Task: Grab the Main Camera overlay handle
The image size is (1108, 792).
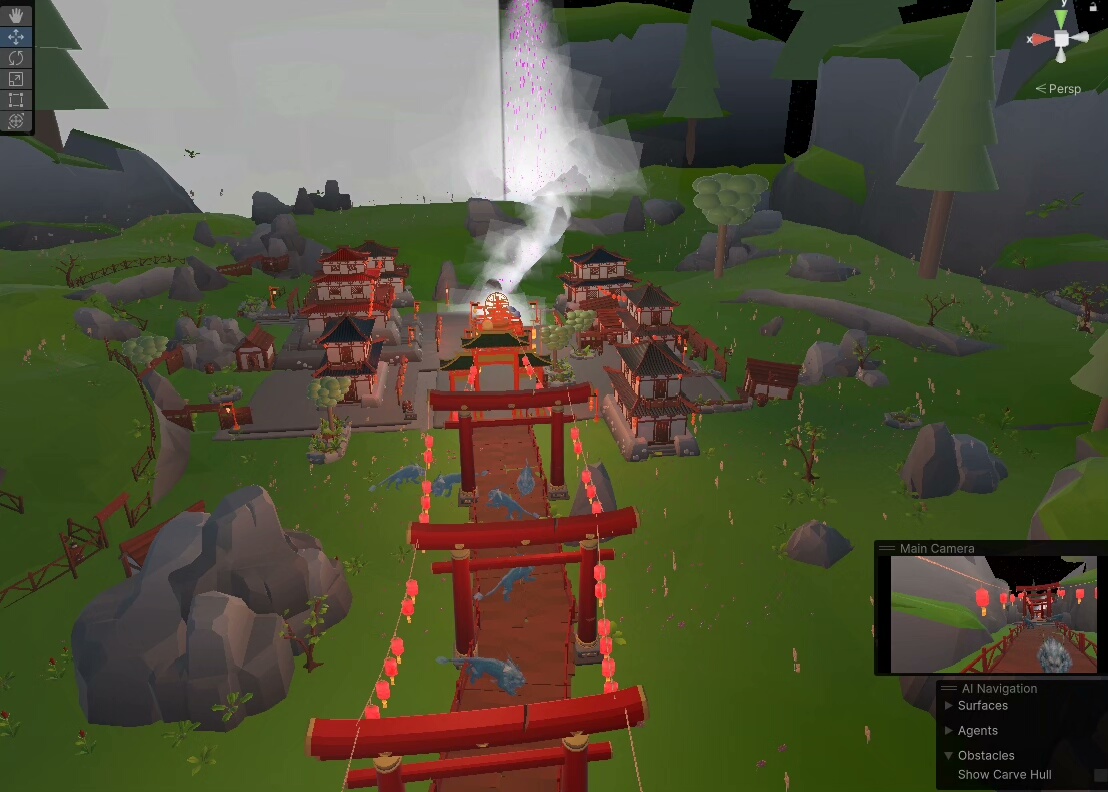Action: coord(886,548)
